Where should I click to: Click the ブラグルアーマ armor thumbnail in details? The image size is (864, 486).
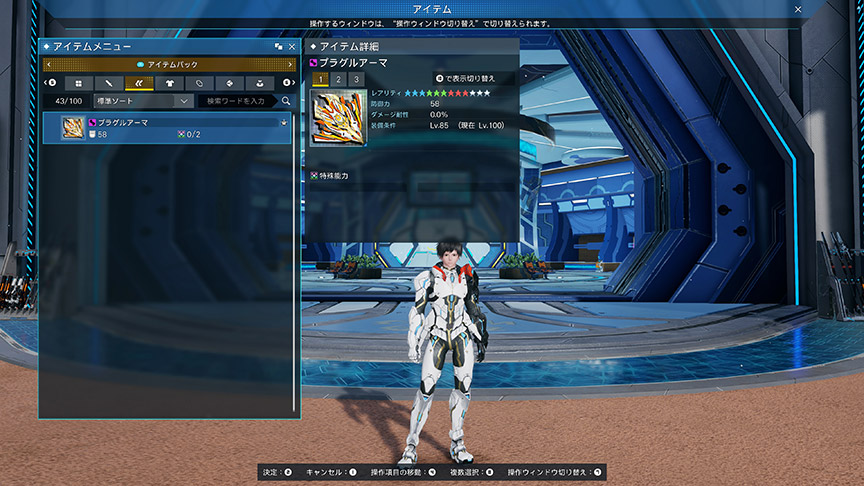tap(338, 118)
